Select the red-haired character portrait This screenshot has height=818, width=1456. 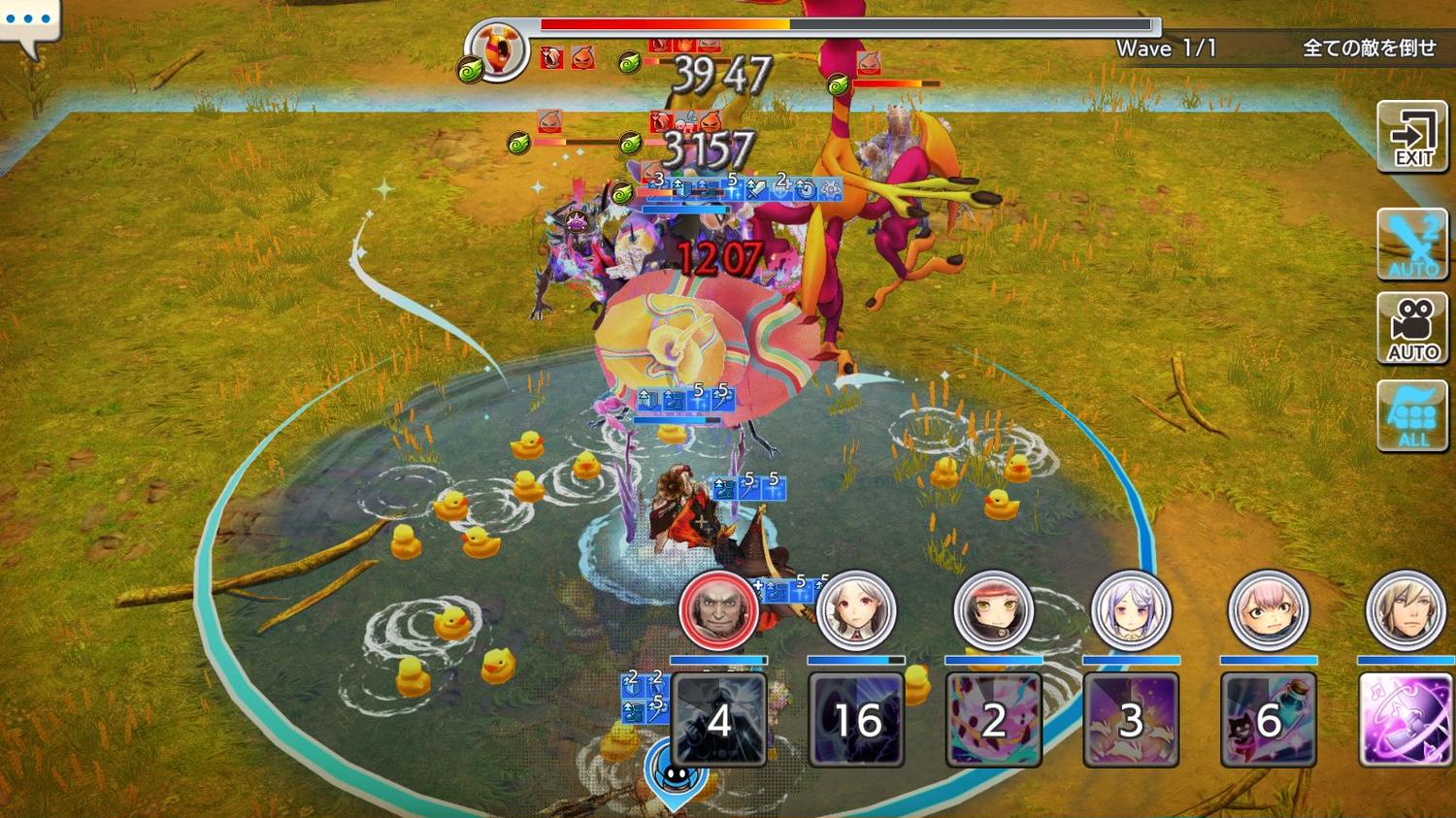993,610
